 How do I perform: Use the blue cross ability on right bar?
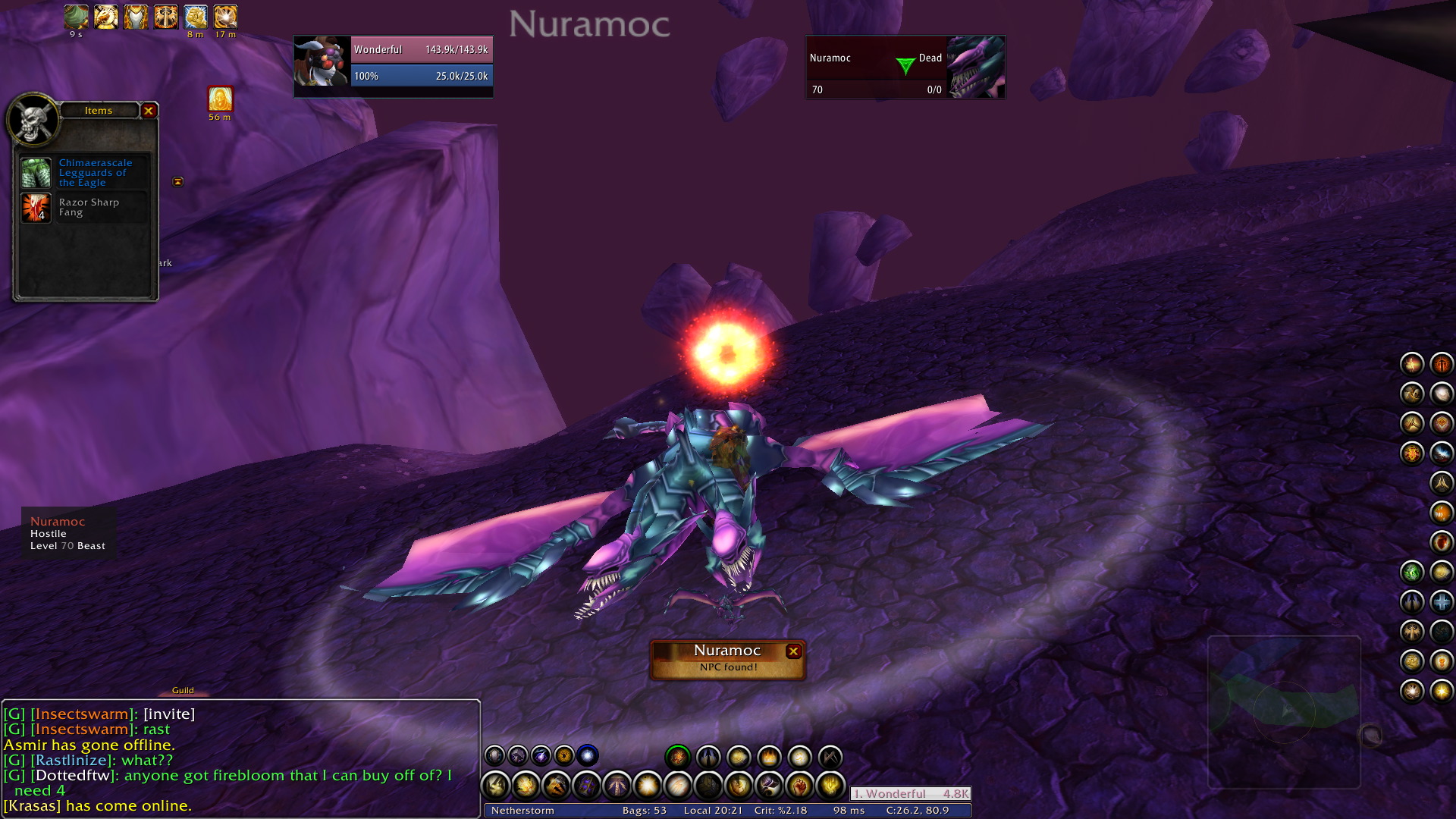[x=1441, y=602]
